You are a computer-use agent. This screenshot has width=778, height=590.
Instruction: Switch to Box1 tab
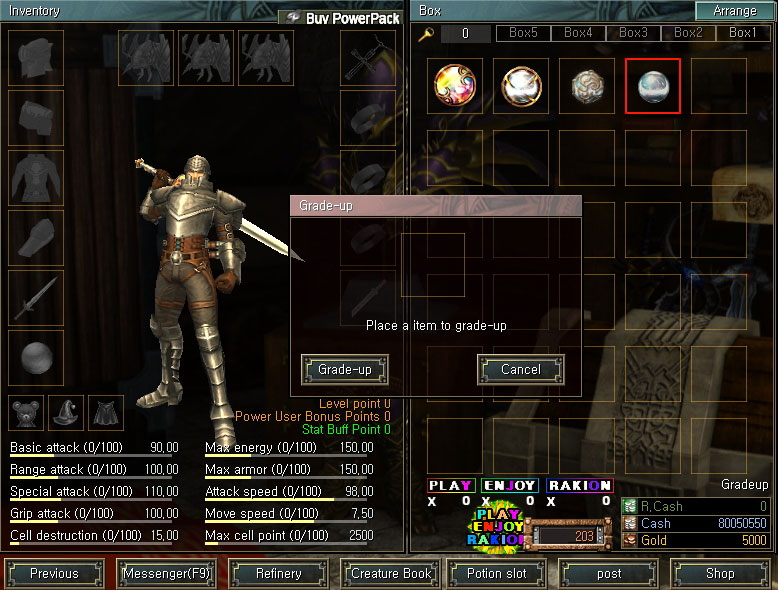pyautogui.click(x=743, y=33)
